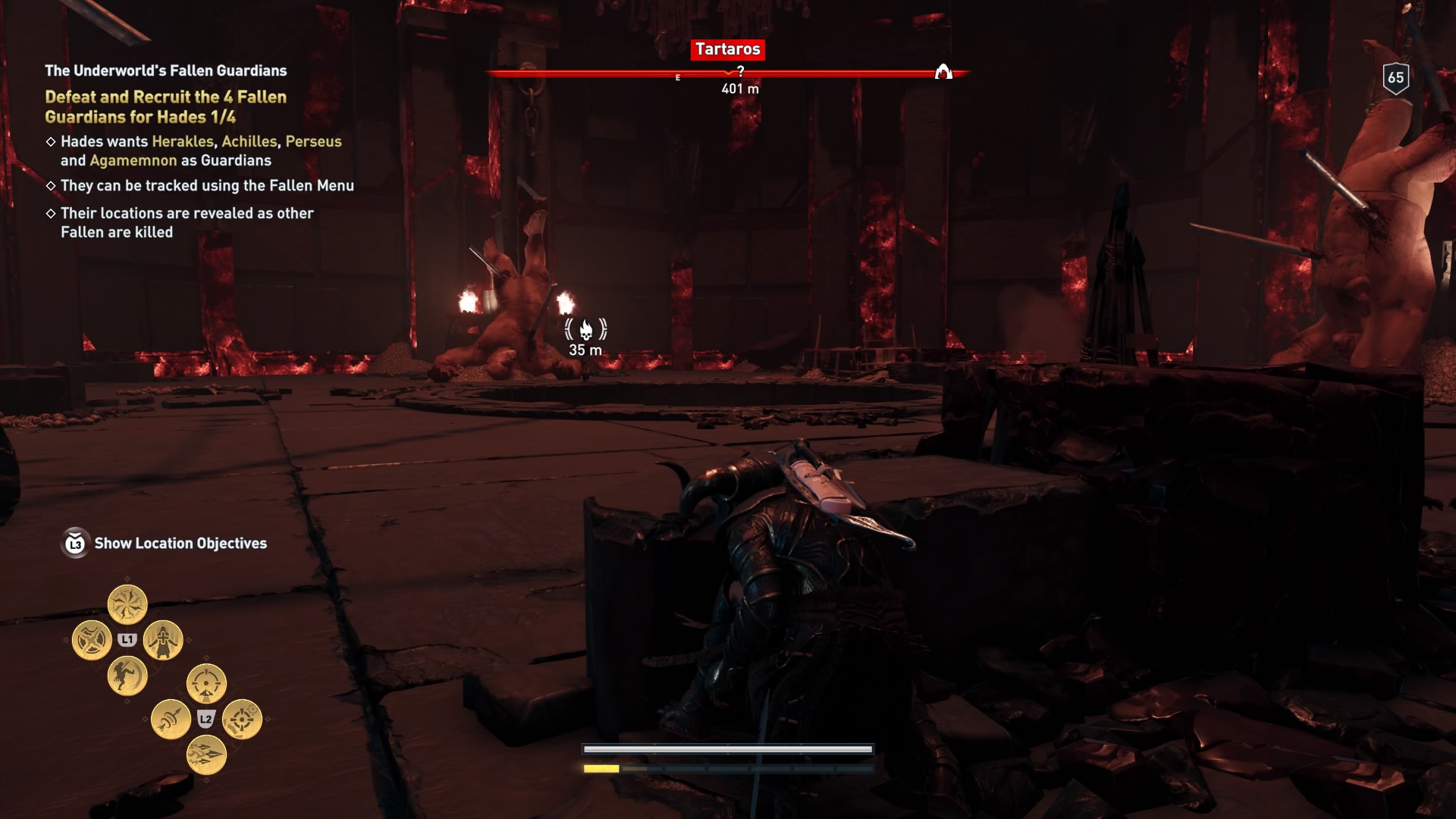The image size is (1456, 819).
Task: Select the Shield Breaker ability on the L1 wheel
Action: [91, 639]
